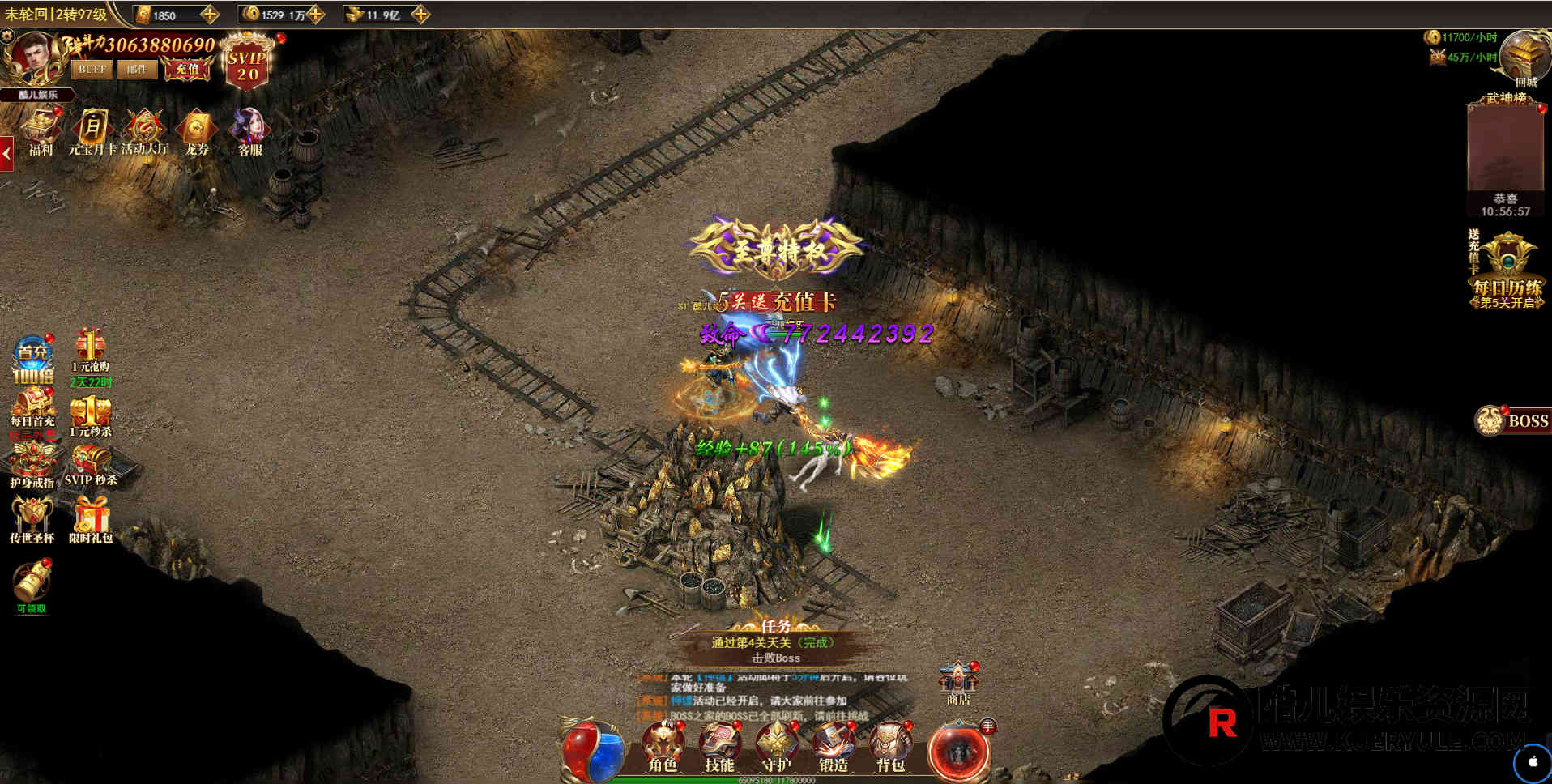Open the 守护 guardian menu
This screenshot has height=784, width=1552.
(776, 746)
